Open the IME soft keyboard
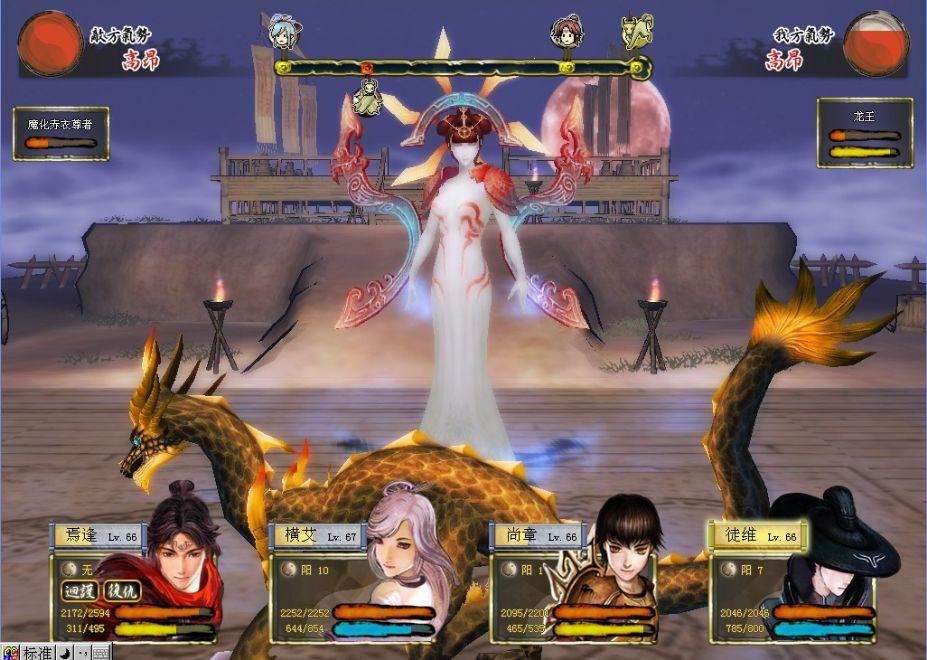 [100, 652]
